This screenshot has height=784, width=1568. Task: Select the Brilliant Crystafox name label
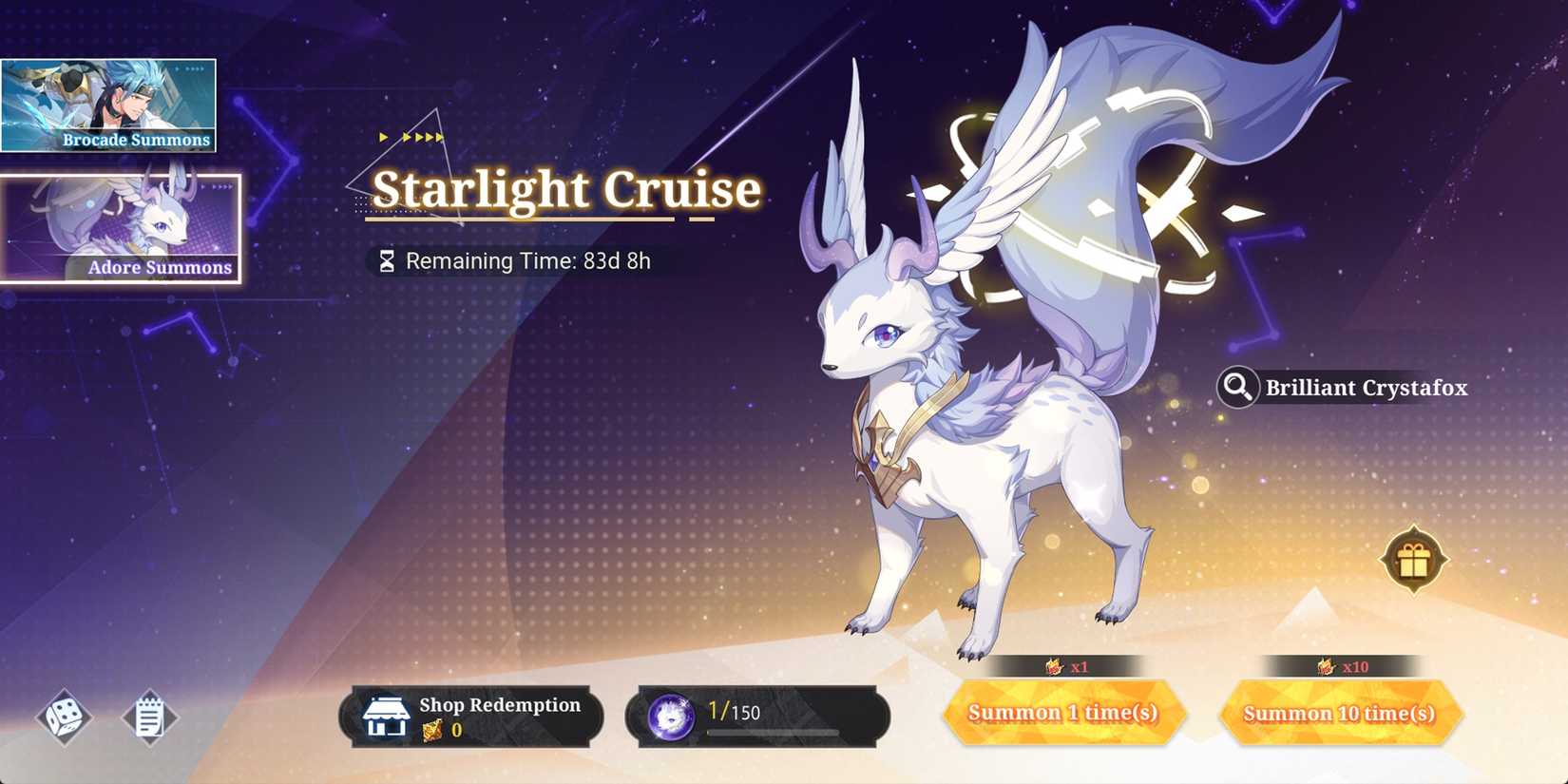click(x=1364, y=388)
